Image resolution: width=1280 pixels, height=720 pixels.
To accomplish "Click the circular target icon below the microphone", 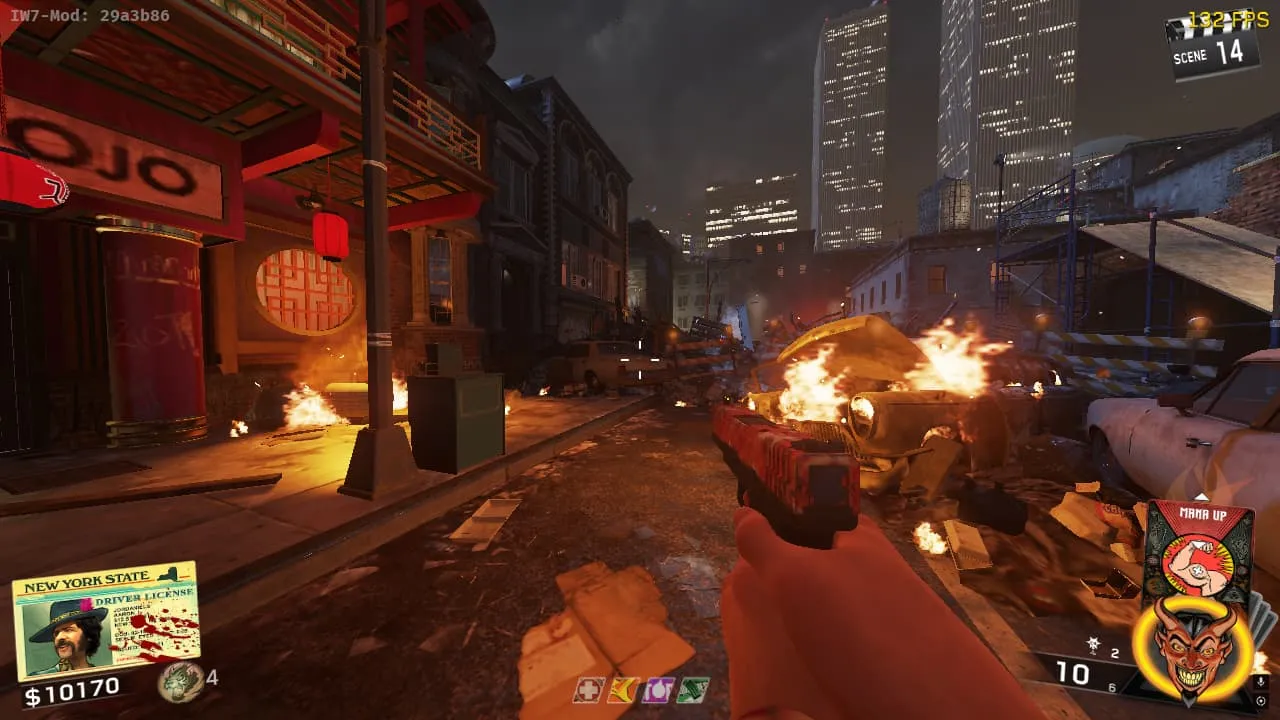I will coord(1261,701).
